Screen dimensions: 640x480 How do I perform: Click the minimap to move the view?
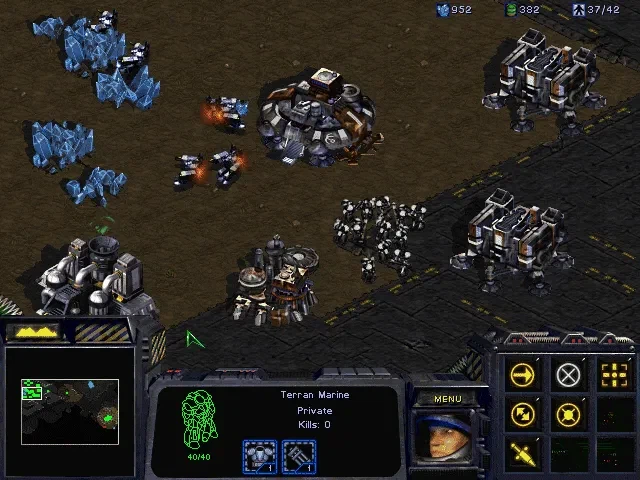click(x=70, y=410)
